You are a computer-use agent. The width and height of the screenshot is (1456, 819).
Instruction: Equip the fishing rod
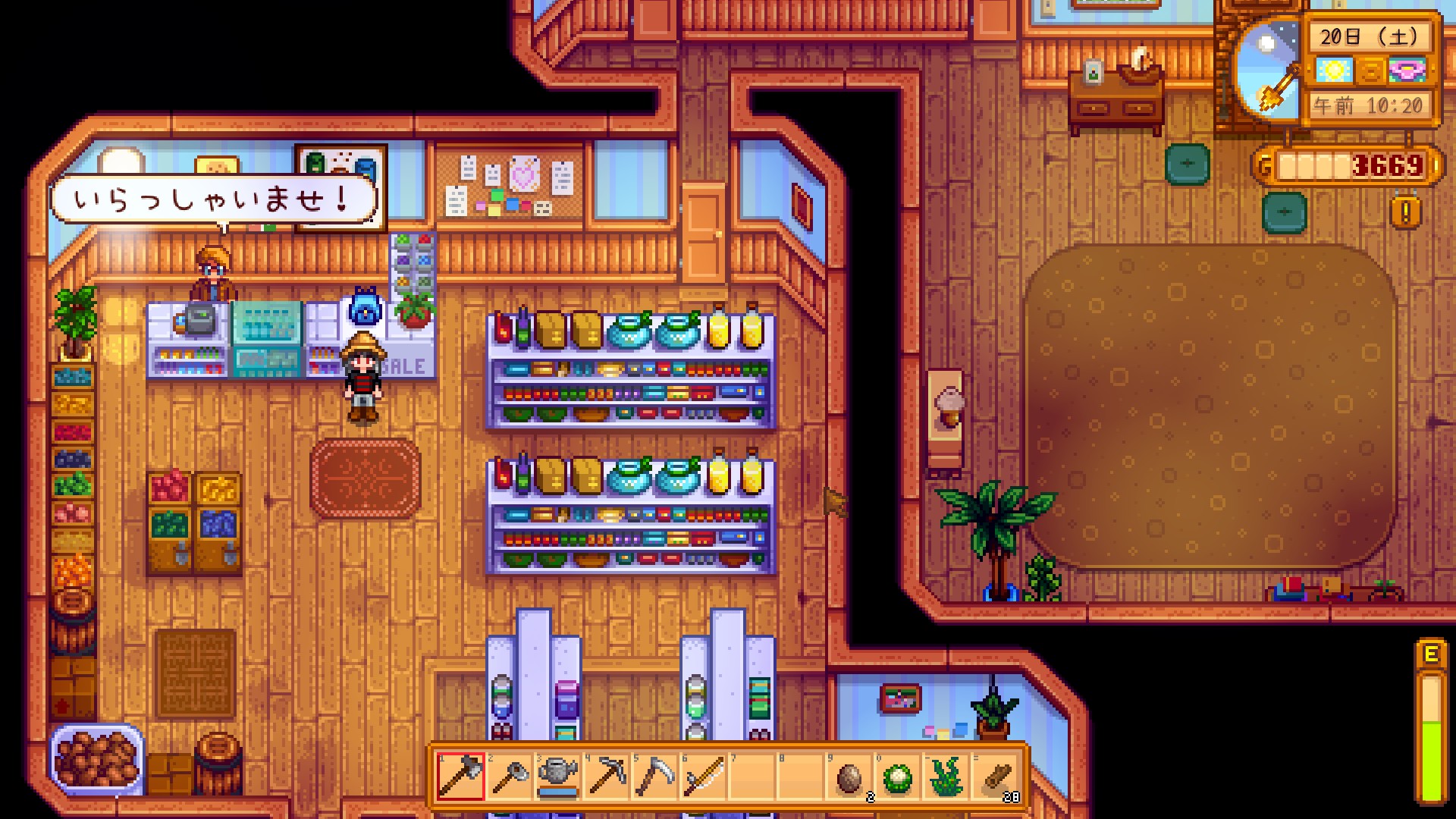(704, 776)
